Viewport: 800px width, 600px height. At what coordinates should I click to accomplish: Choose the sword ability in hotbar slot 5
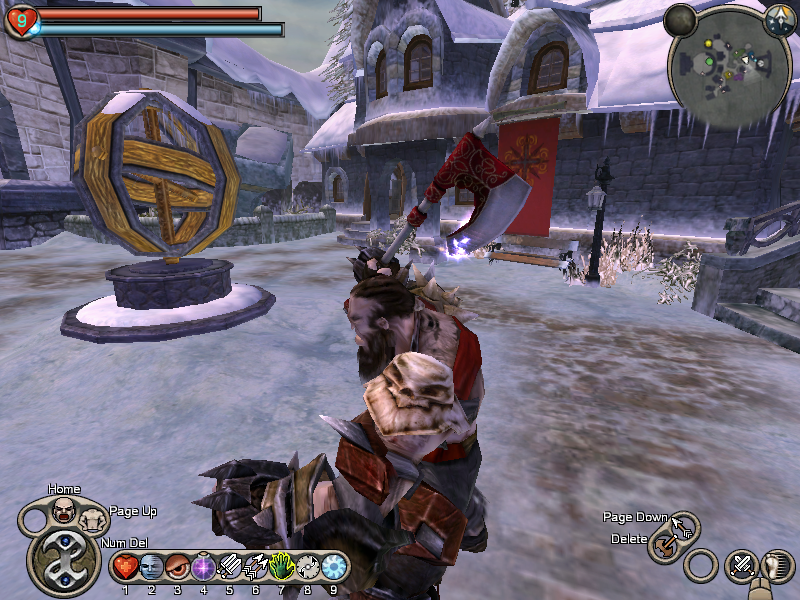[x=229, y=568]
